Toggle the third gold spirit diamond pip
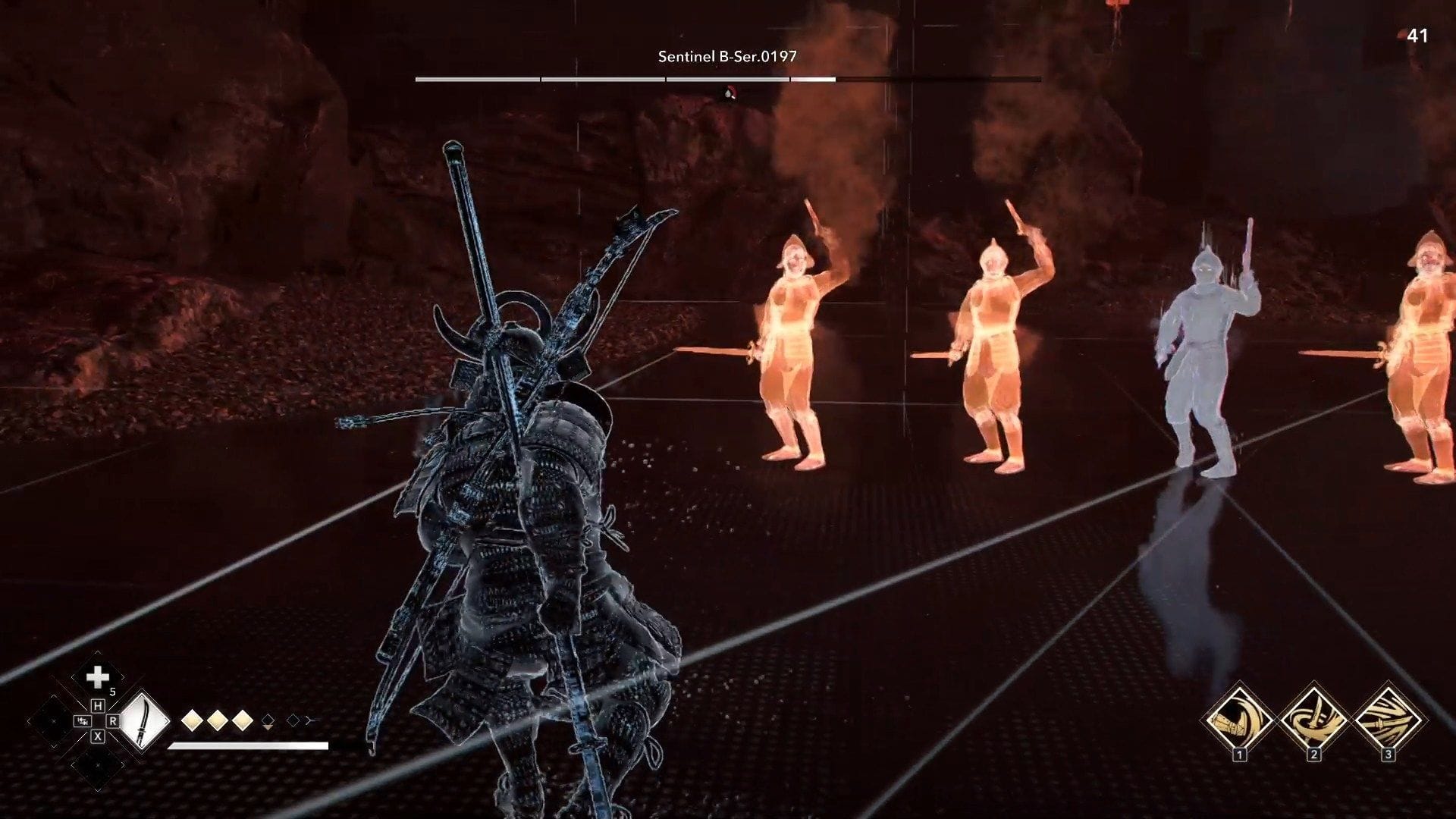Viewport: 1456px width, 819px height. 242,720
